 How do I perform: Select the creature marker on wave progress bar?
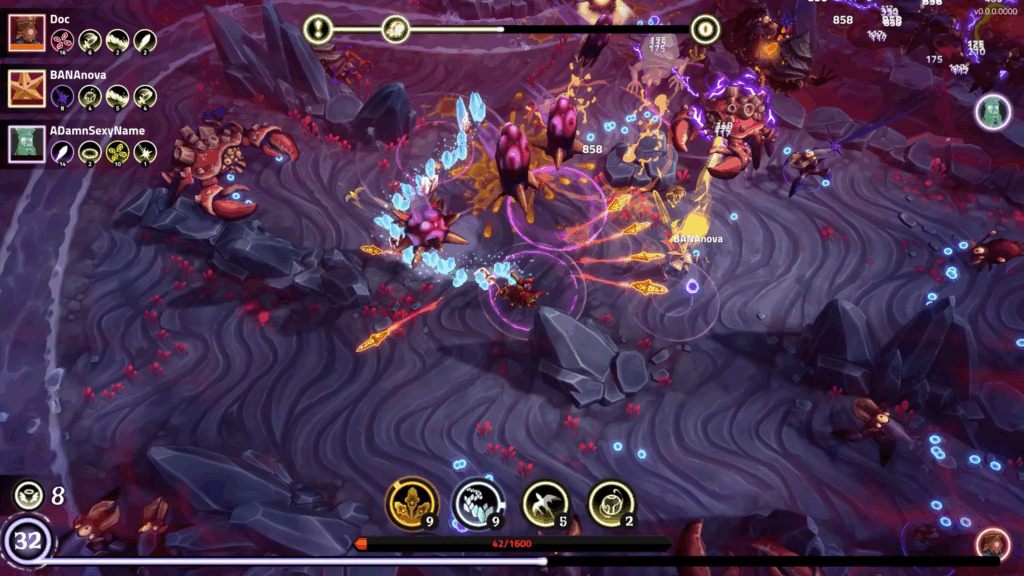pos(396,30)
